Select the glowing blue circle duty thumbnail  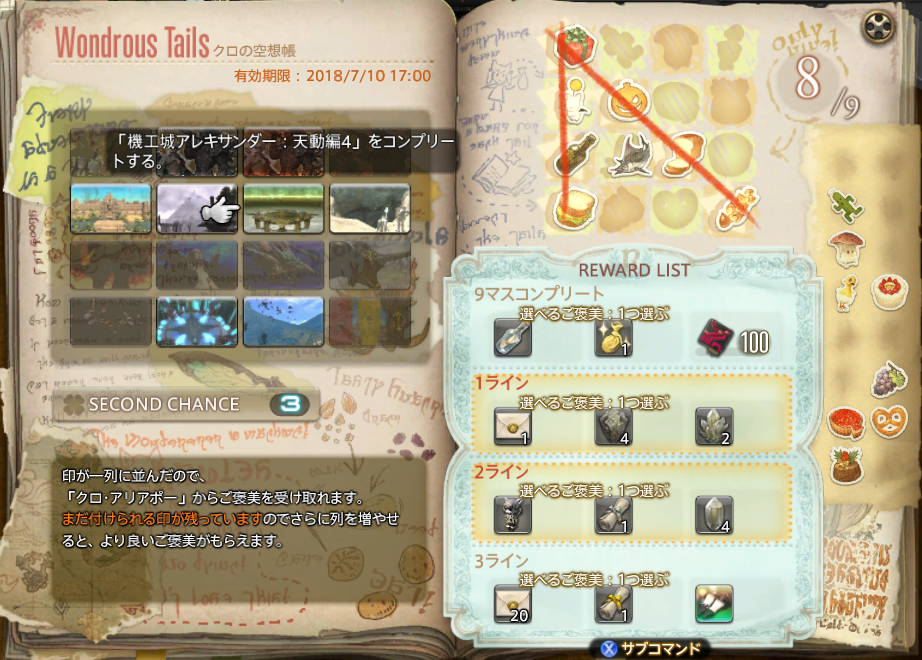coord(197,321)
